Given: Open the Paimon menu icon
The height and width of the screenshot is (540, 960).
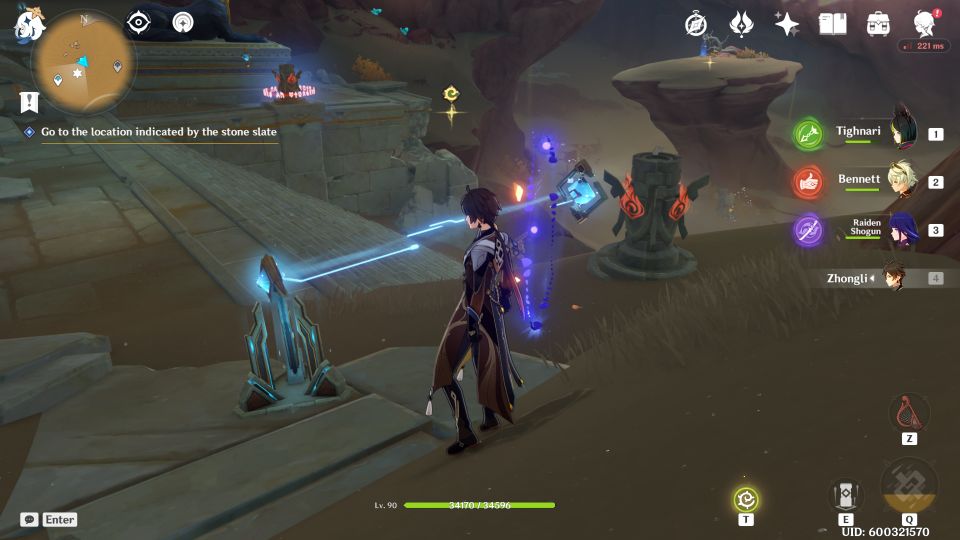Looking at the screenshot, I should pyautogui.click(x=27, y=24).
